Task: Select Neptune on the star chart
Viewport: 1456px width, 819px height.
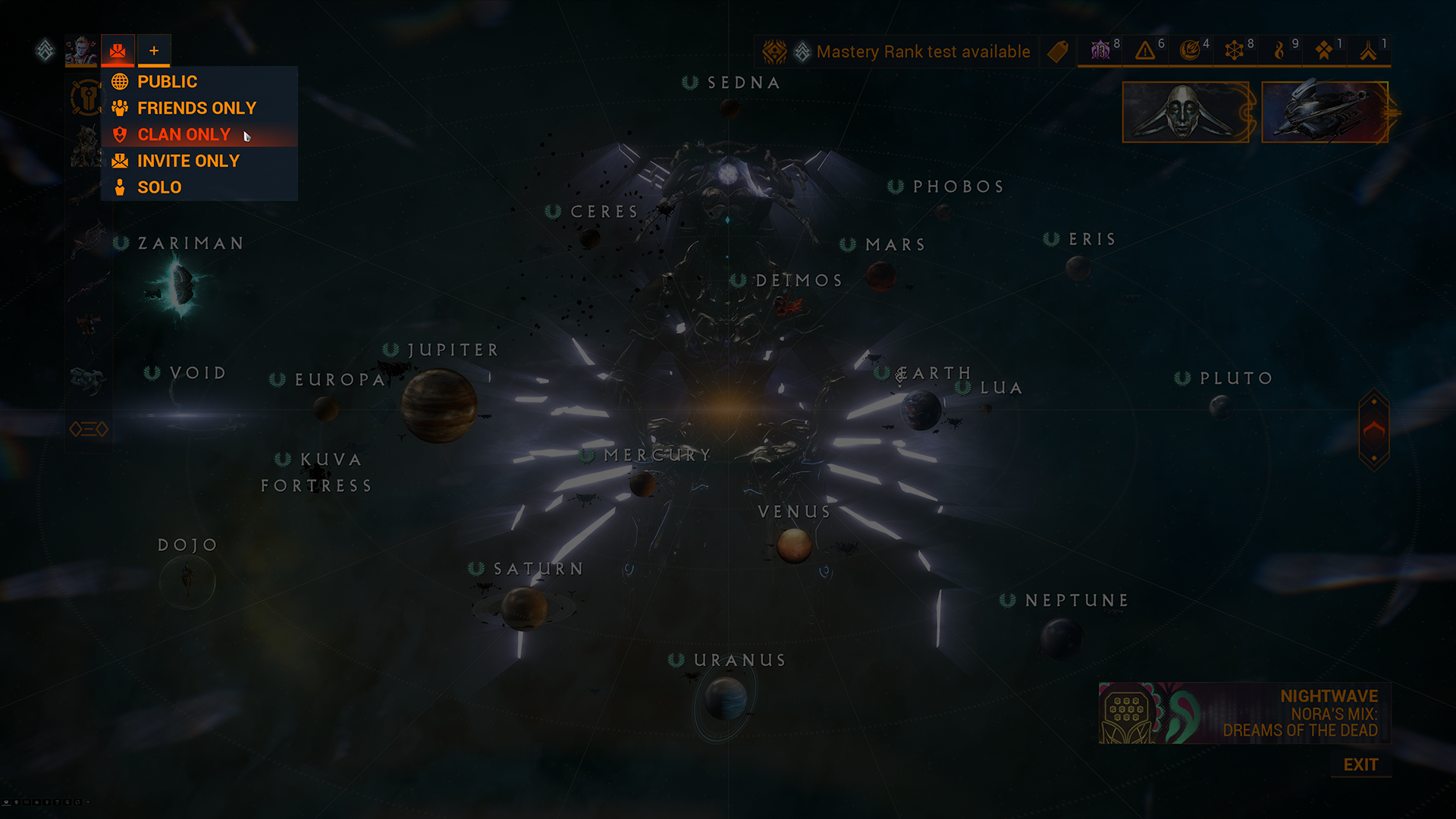Action: point(1061,635)
